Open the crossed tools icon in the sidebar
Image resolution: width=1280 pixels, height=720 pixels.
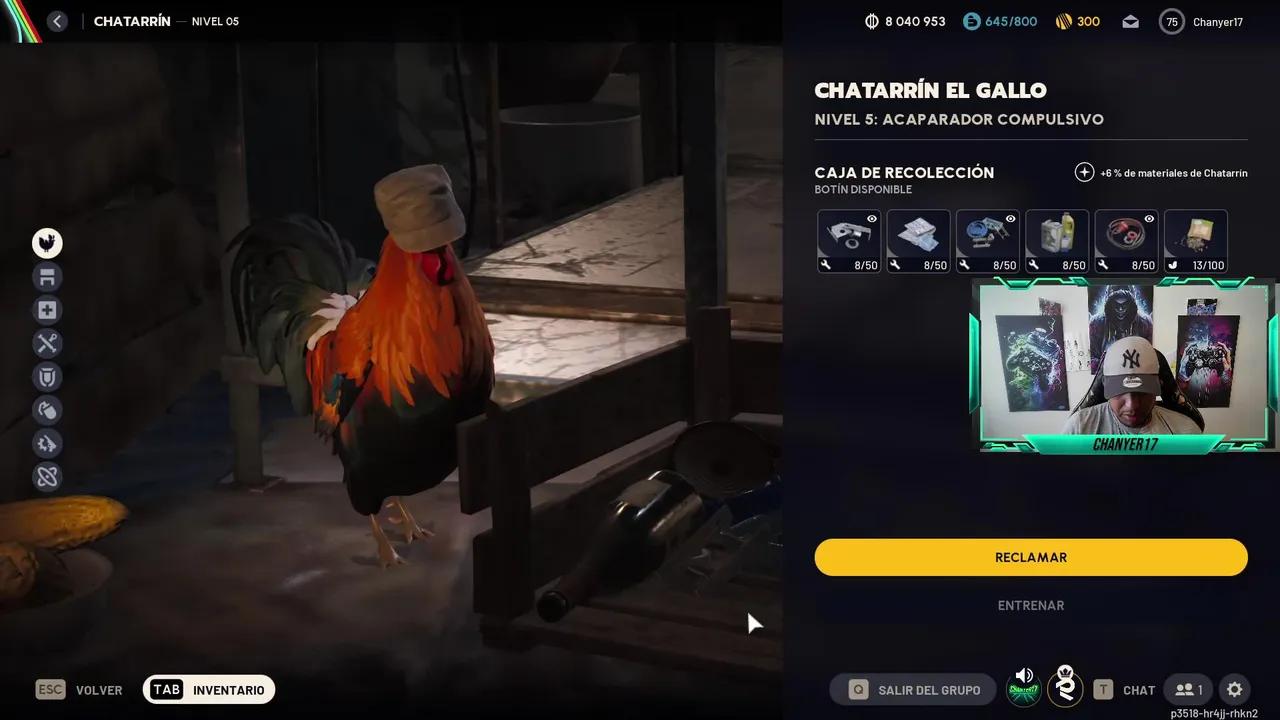coord(47,343)
